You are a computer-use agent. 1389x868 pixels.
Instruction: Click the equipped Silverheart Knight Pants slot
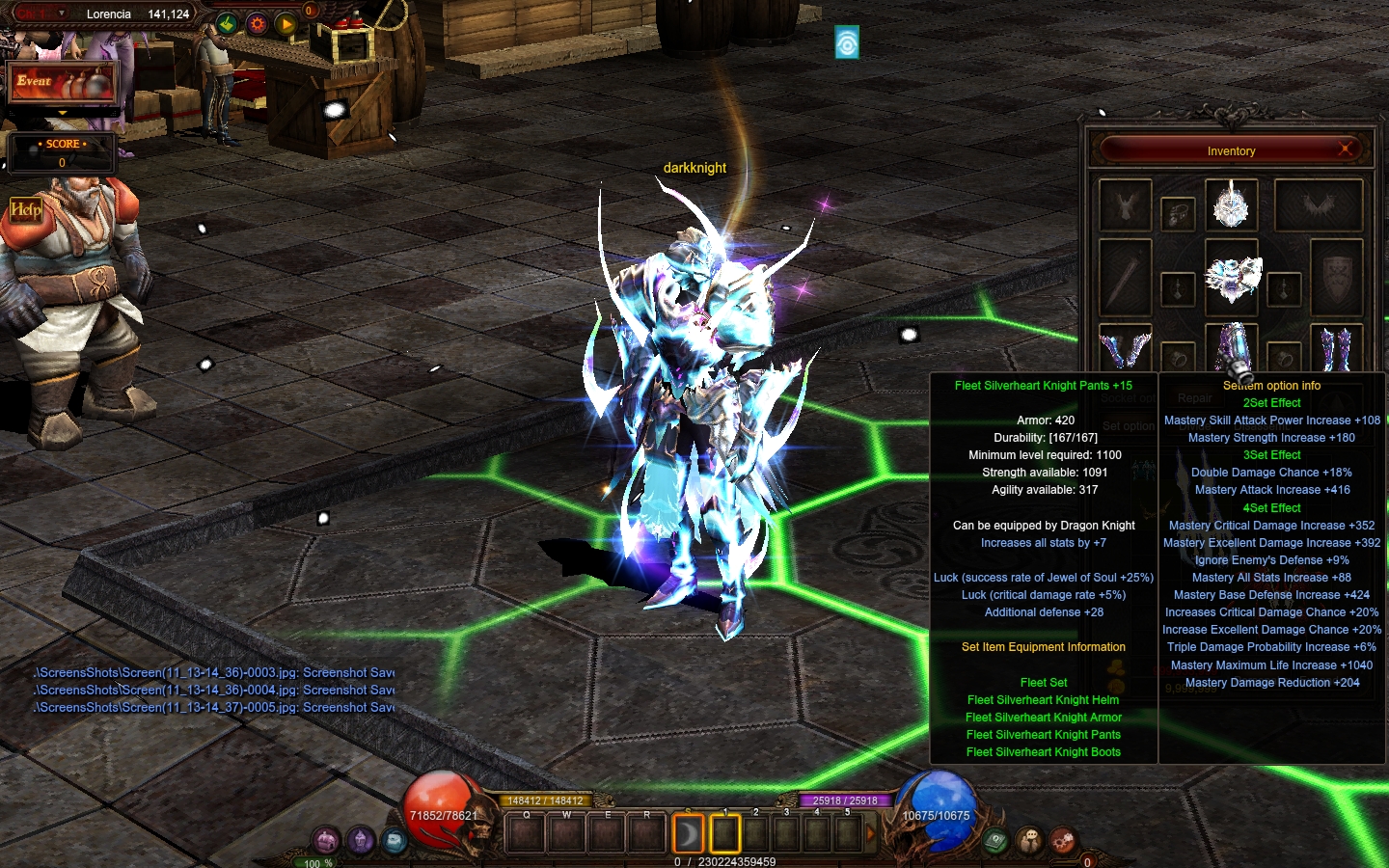(x=1232, y=347)
